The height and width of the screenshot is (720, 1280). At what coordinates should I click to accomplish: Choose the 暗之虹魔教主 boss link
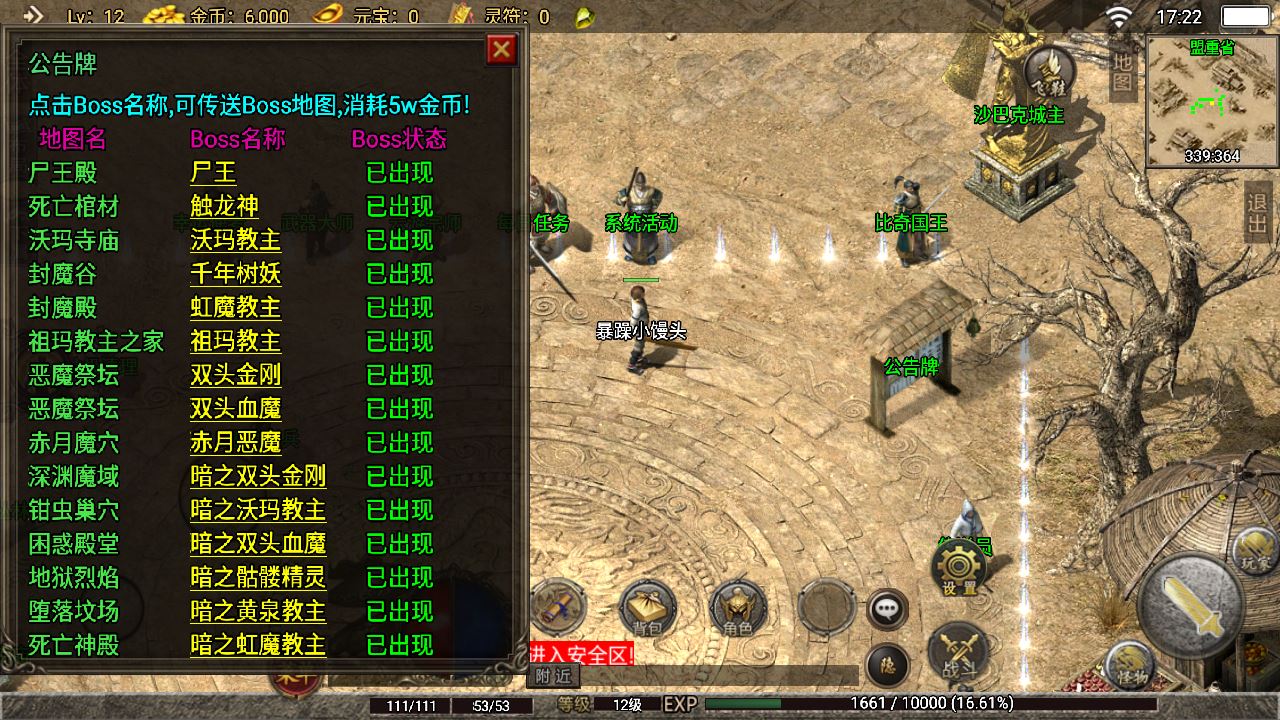(x=258, y=645)
